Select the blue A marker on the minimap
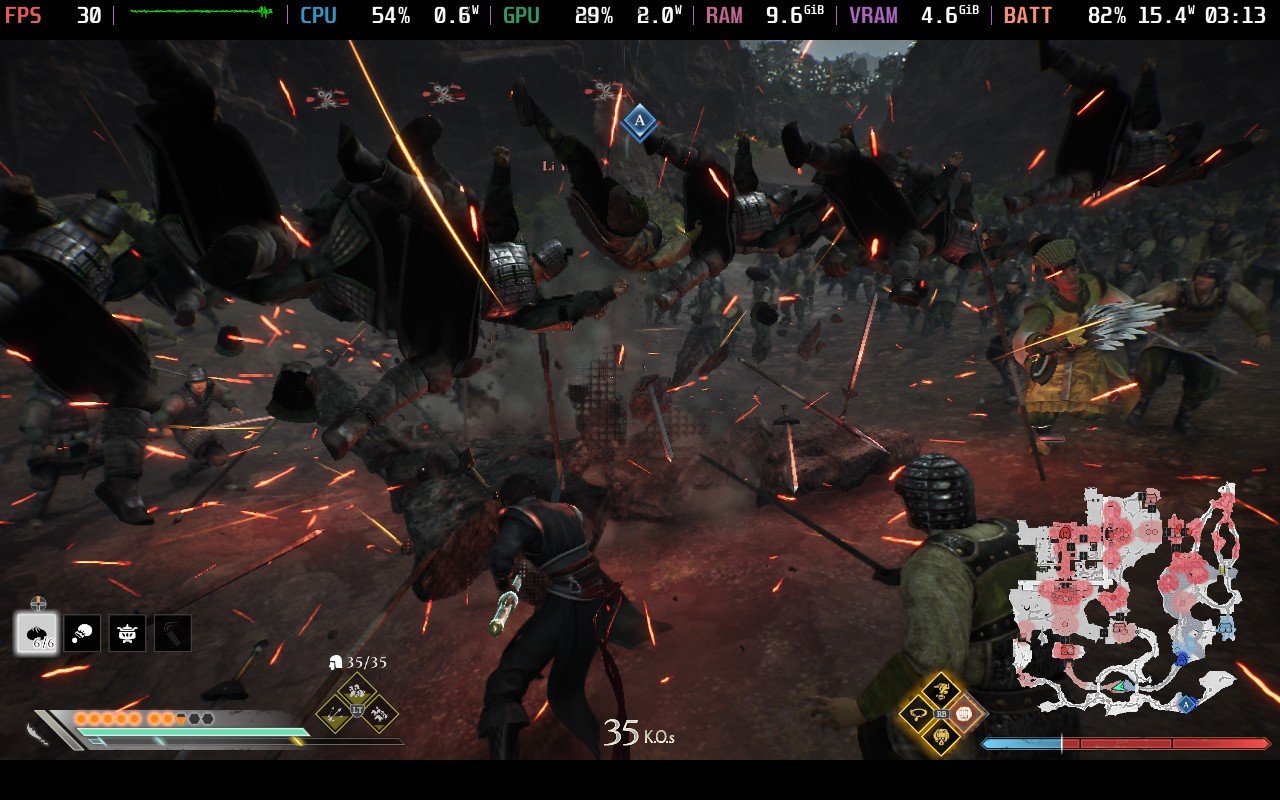 click(1187, 705)
